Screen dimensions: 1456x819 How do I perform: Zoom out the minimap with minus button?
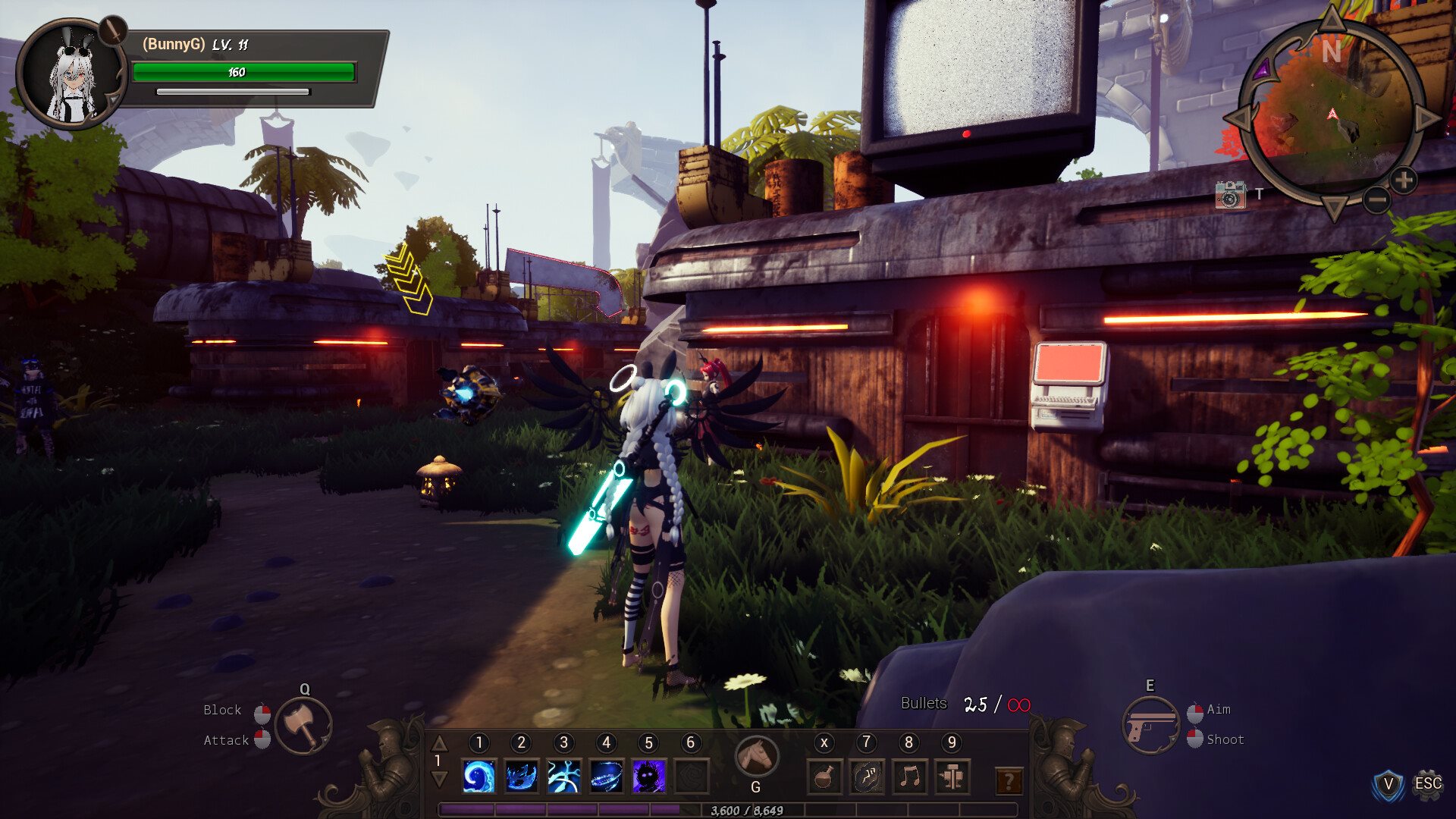click(x=1376, y=200)
